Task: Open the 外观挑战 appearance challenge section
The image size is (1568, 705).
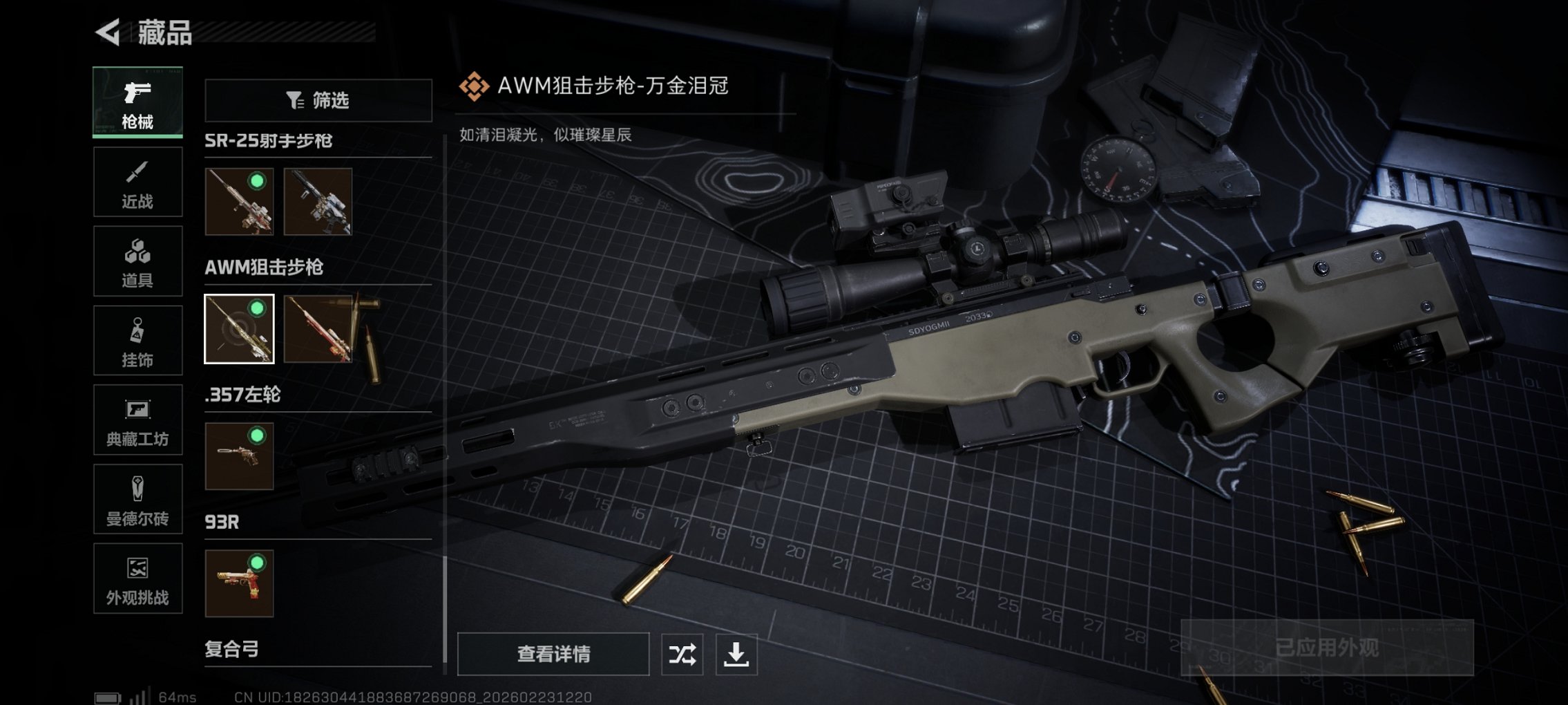Action: pyautogui.click(x=137, y=579)
